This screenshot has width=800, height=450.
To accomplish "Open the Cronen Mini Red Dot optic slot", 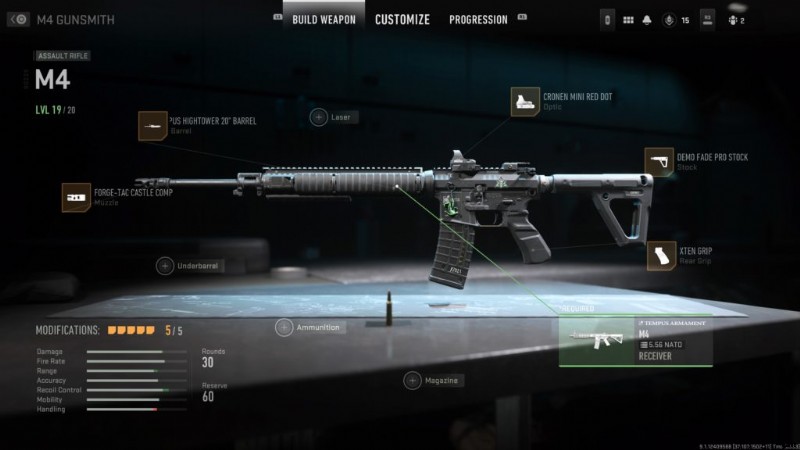I will point(526,102).
